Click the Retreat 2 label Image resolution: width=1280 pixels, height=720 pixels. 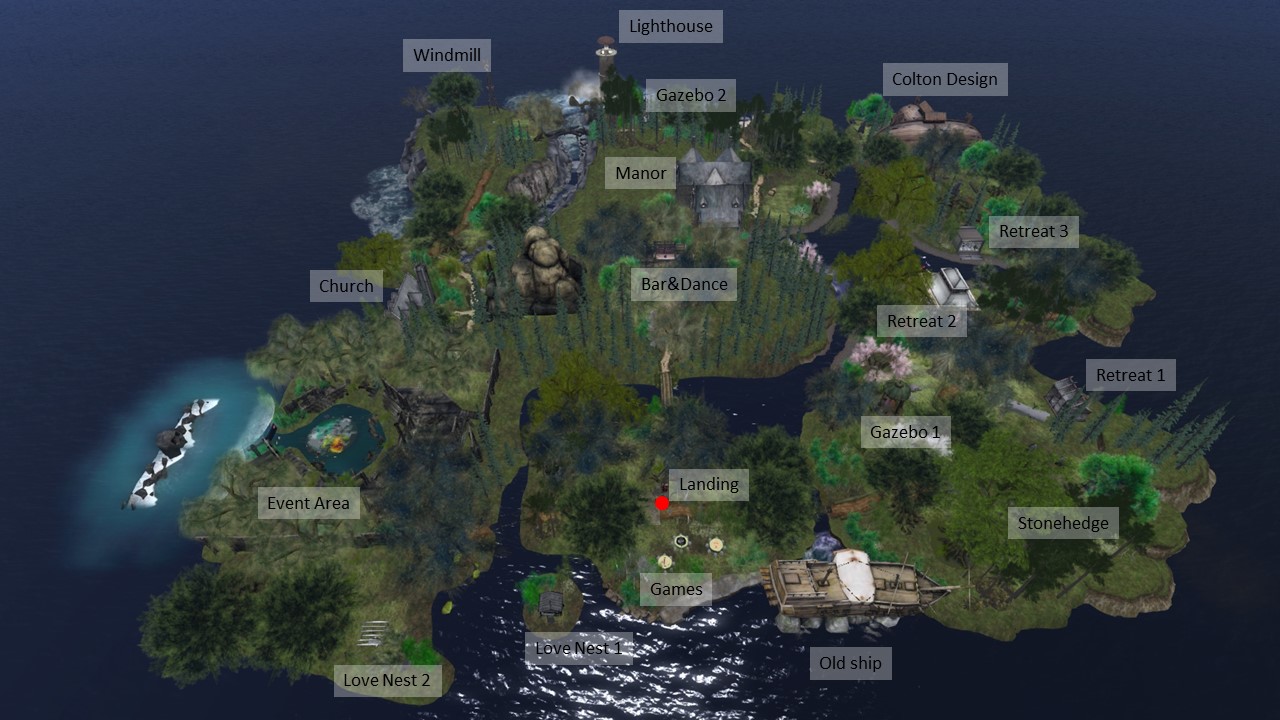point(921,321)
